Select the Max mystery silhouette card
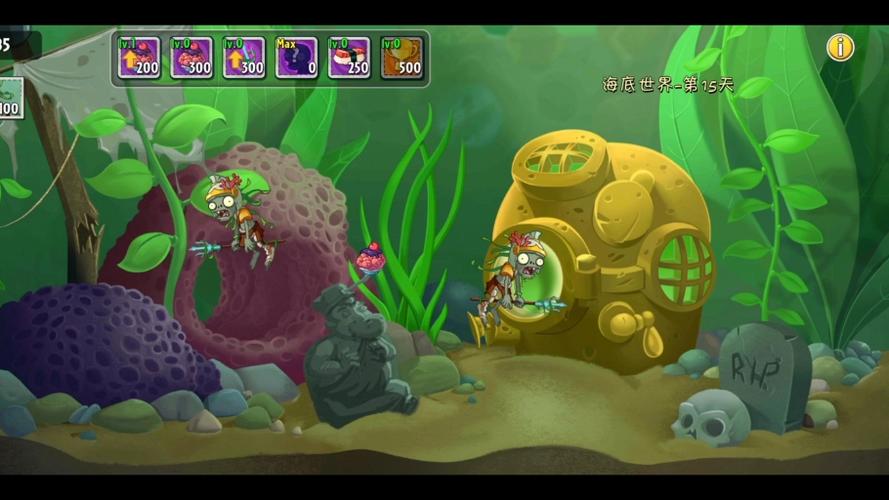Viewport: 889px width, 500px height. (296, 58)
